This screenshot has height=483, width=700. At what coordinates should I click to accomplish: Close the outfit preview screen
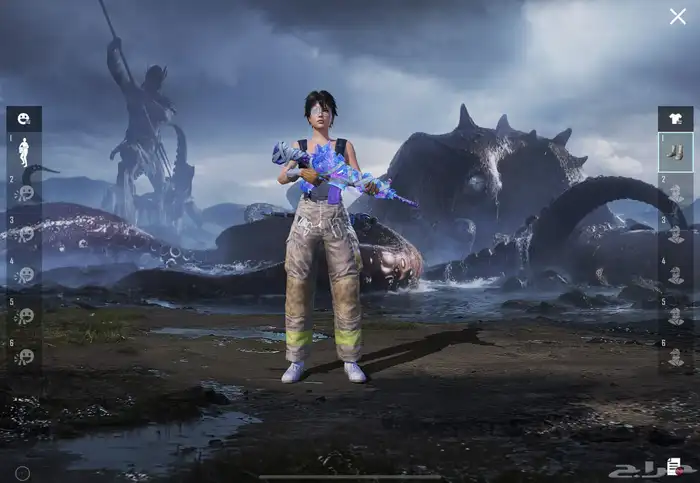point(677,16)
